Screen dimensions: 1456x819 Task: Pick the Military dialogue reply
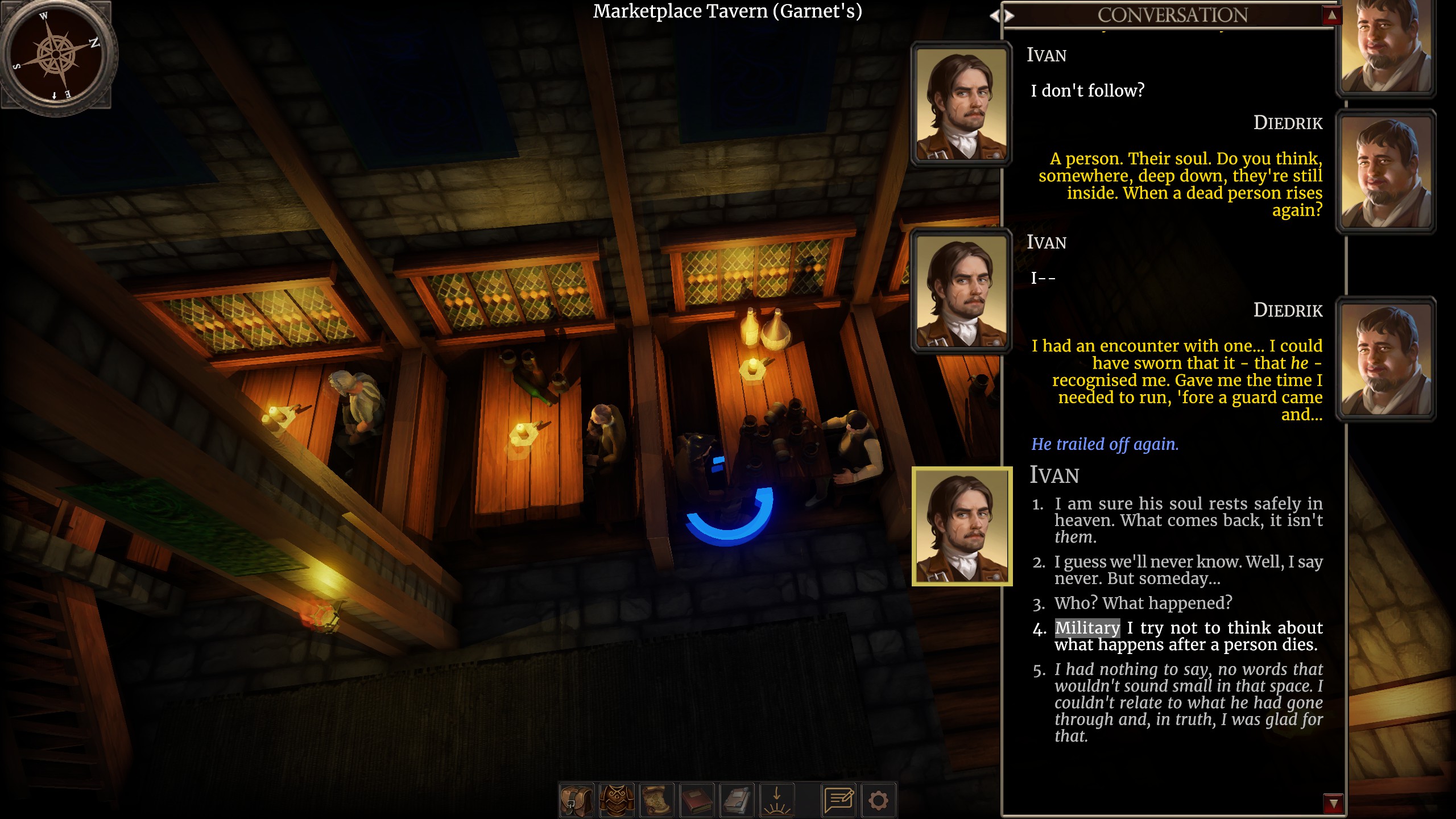tap(1188, 636)
